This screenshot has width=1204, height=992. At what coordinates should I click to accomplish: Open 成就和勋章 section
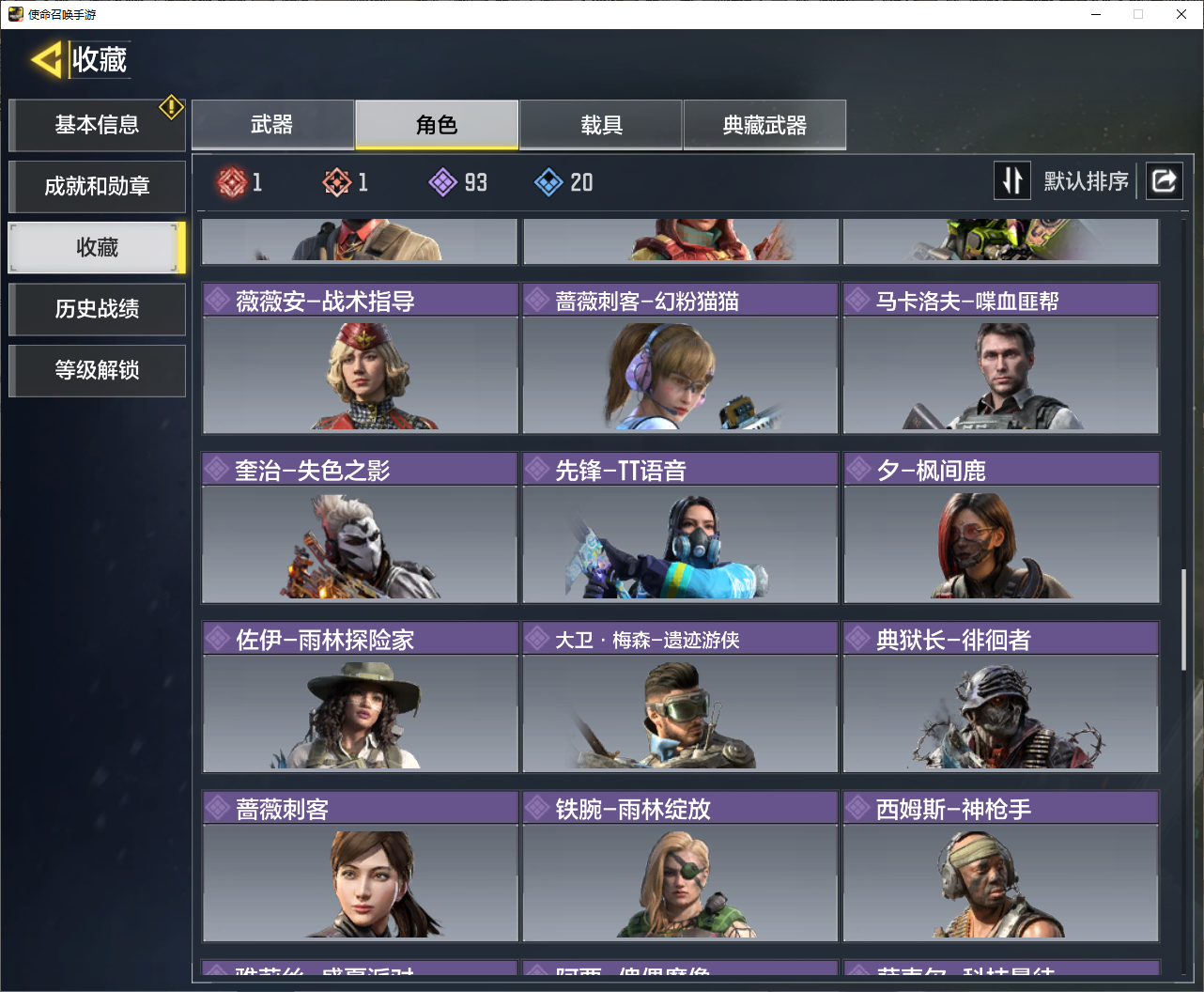(x=97, y=186)
